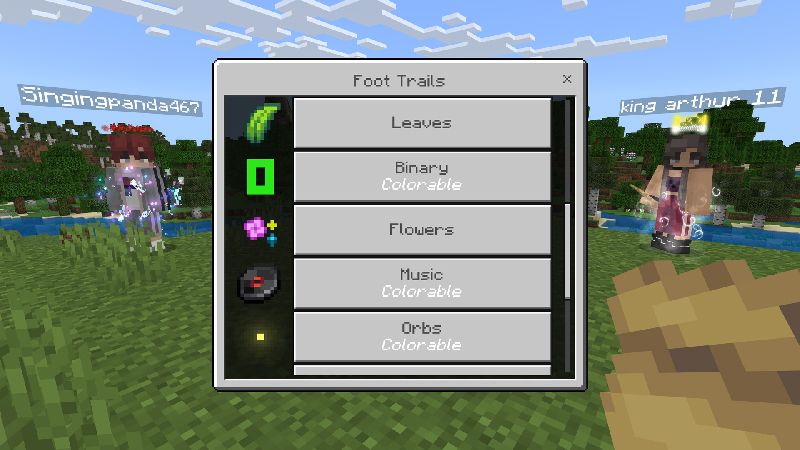Choose the Binary colorable trail
800x450 pixels.
(x=421, y=176)
